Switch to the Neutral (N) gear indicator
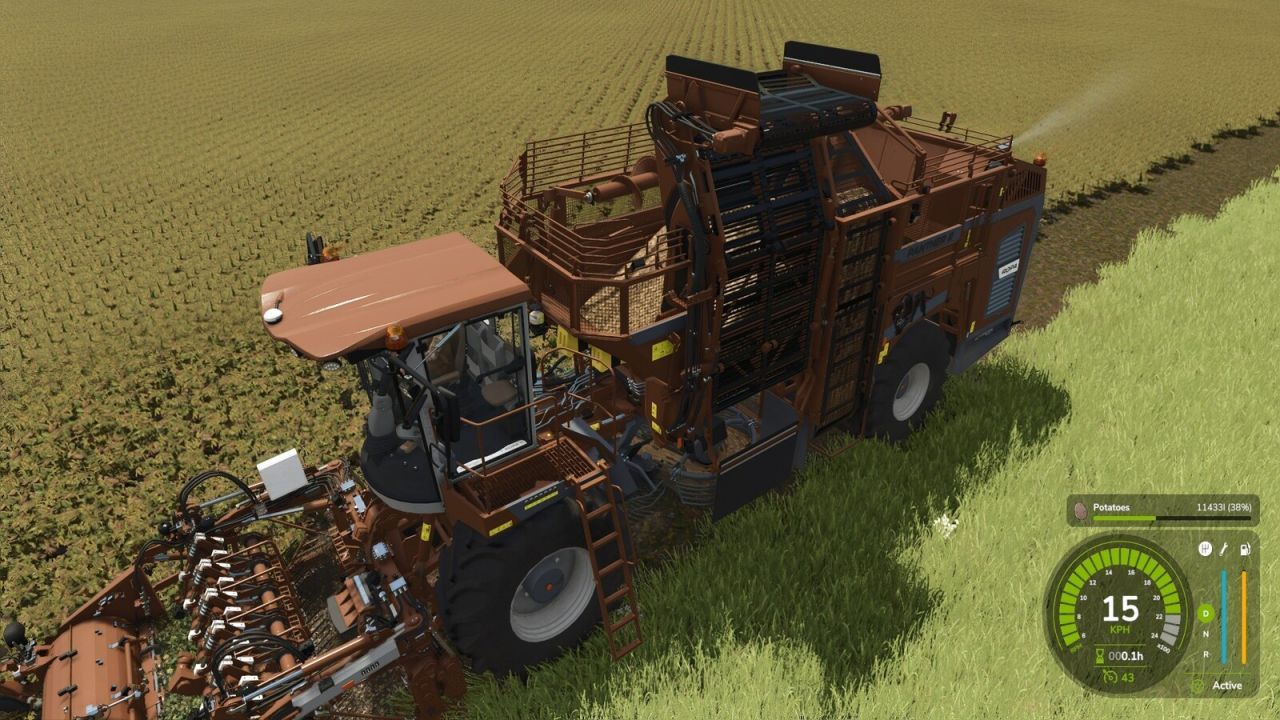 pos(1205,633)
